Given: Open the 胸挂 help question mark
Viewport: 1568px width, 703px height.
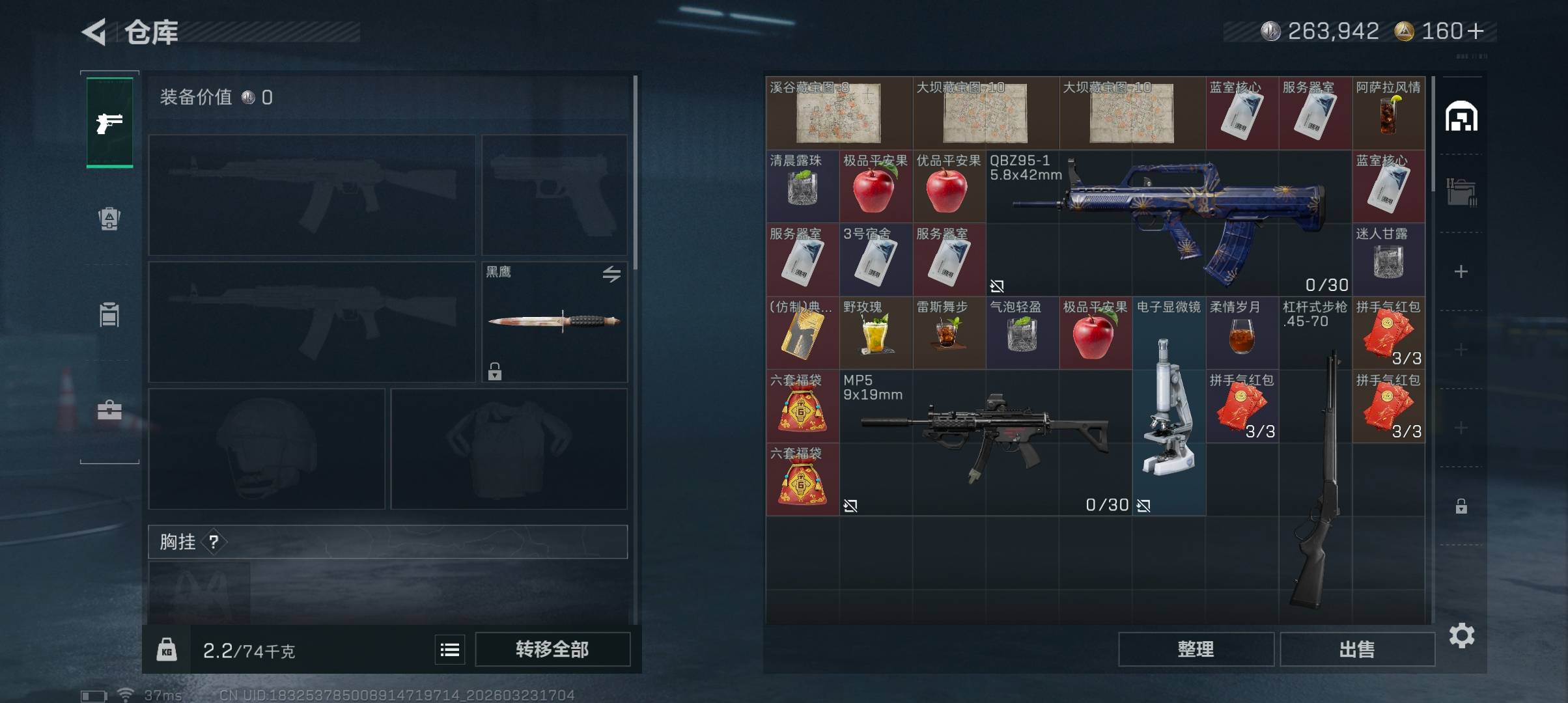Looking at the screenshot, I should (x=214, y=542).
